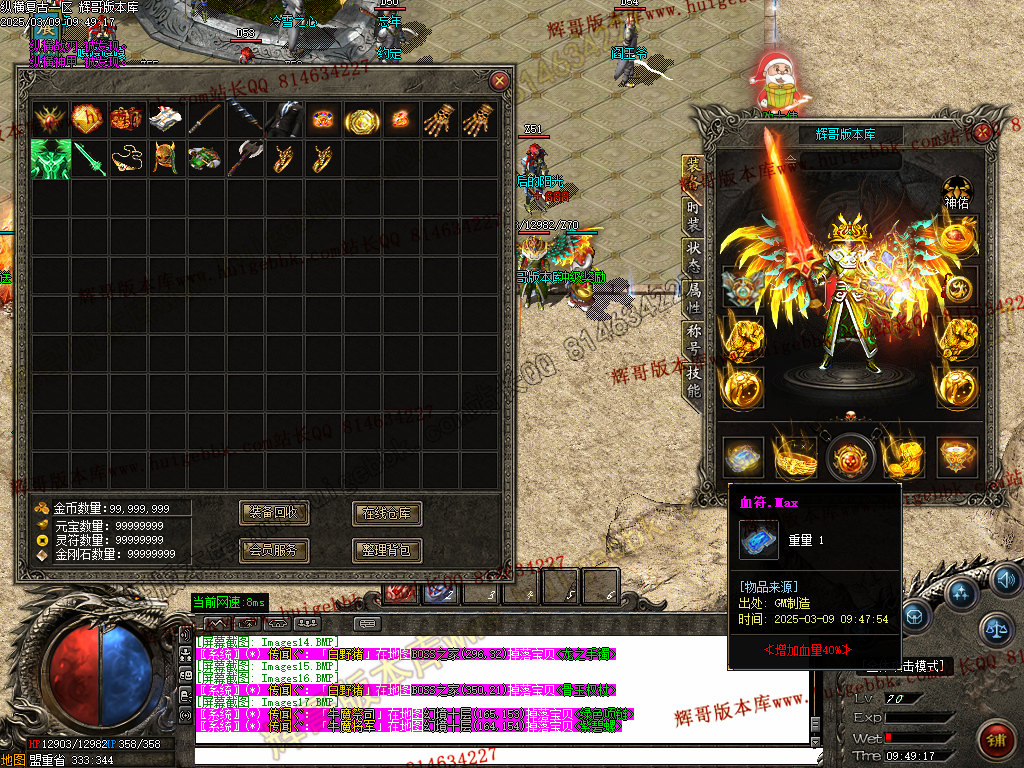Viewport: 1024px width, 768px height.
Task: Toggle the sound speaker button
Action: (1005, 578)
